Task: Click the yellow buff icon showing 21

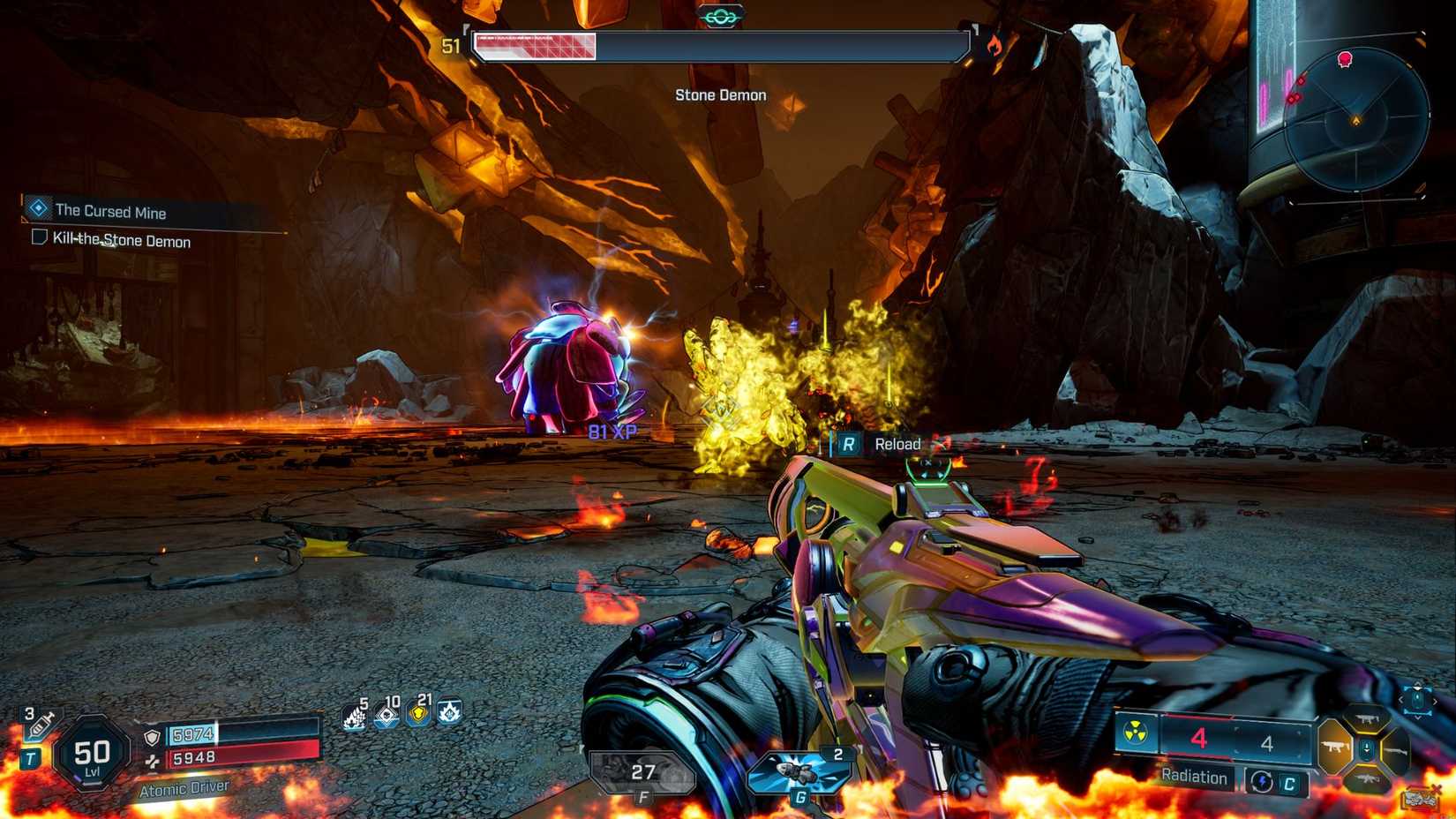Action: 419,716
